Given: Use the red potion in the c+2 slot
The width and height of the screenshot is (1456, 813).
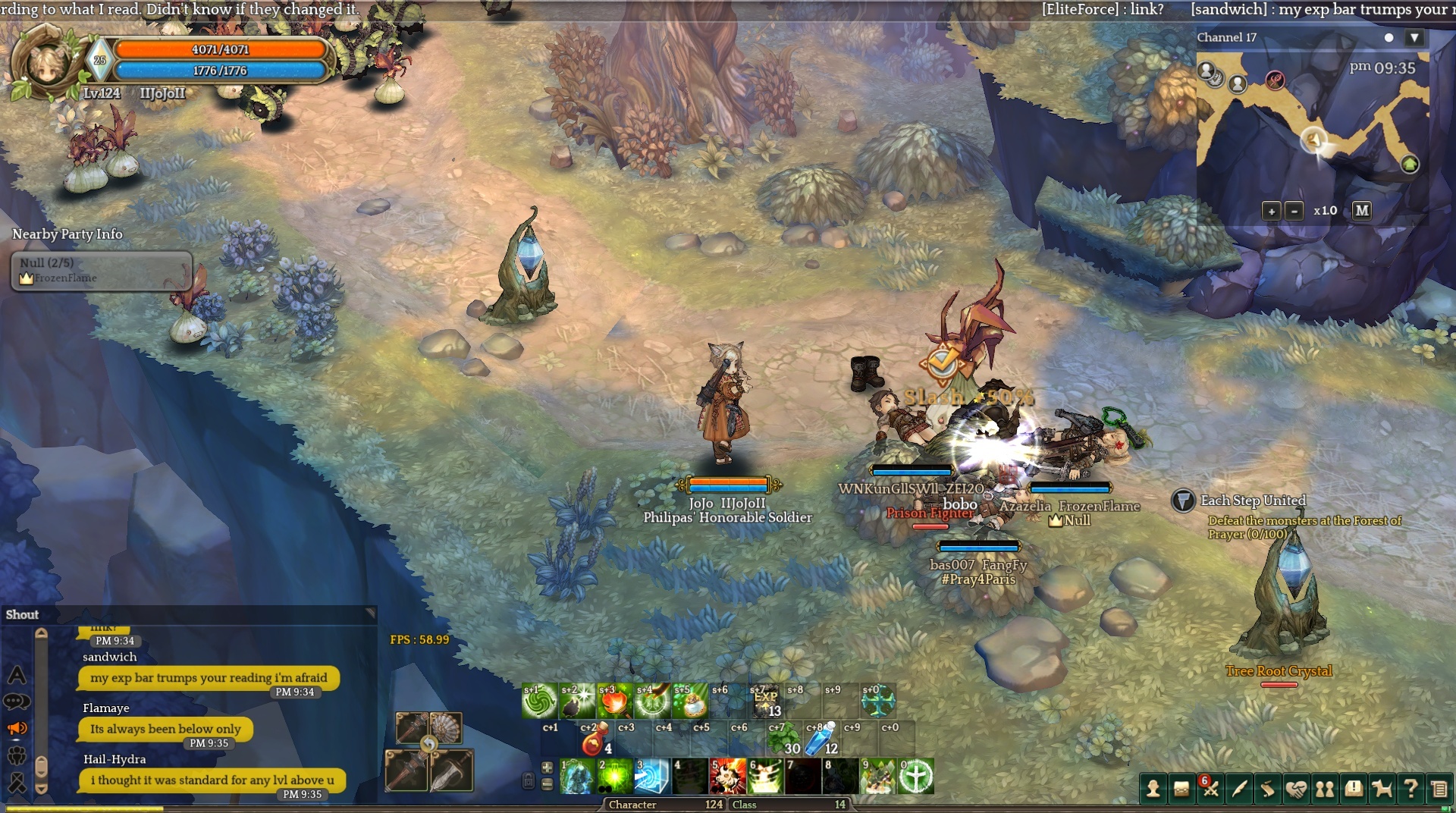Looking at the screenshot, I should point(595,739).
